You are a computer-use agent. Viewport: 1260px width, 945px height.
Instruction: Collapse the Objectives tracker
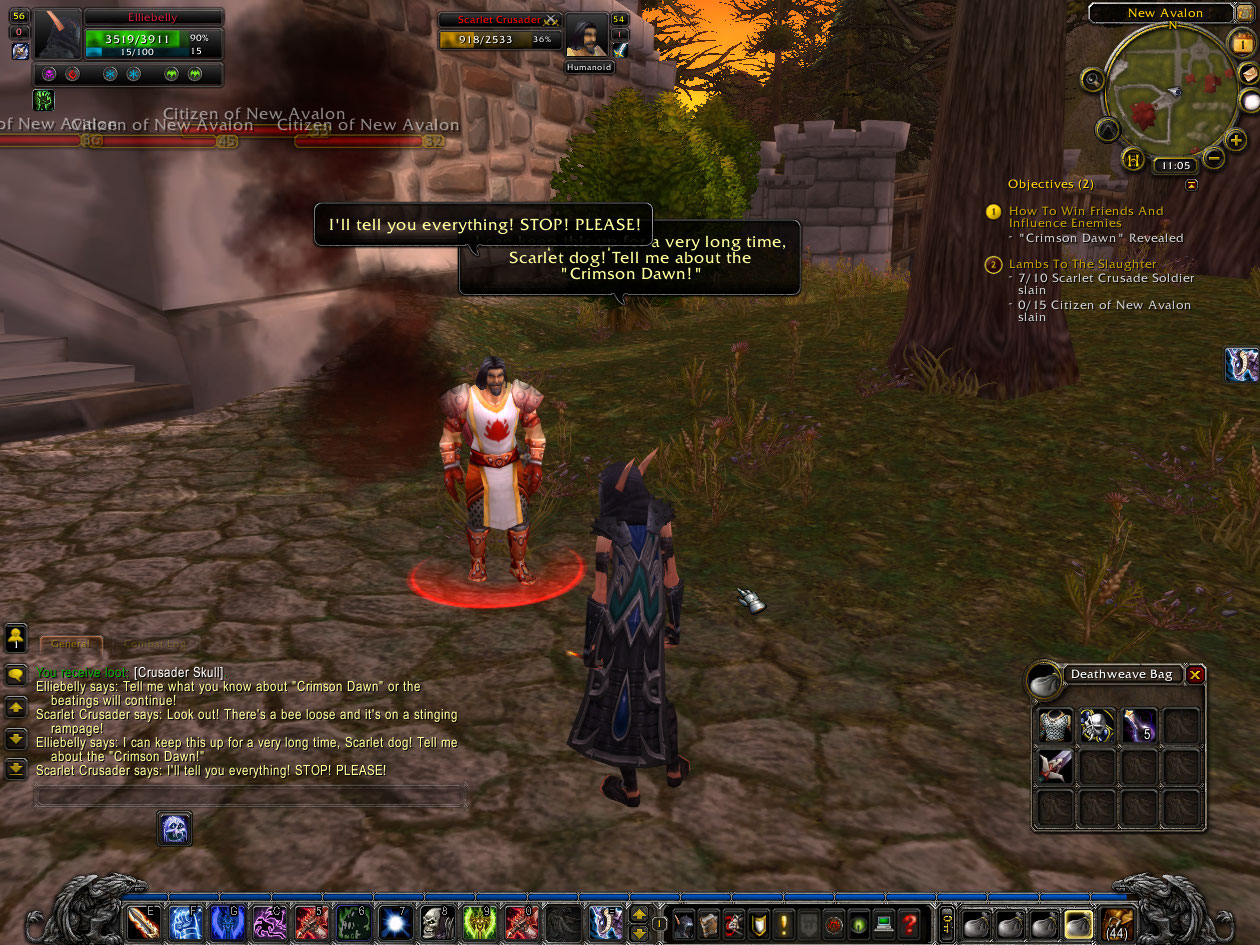pos(1191,185)
